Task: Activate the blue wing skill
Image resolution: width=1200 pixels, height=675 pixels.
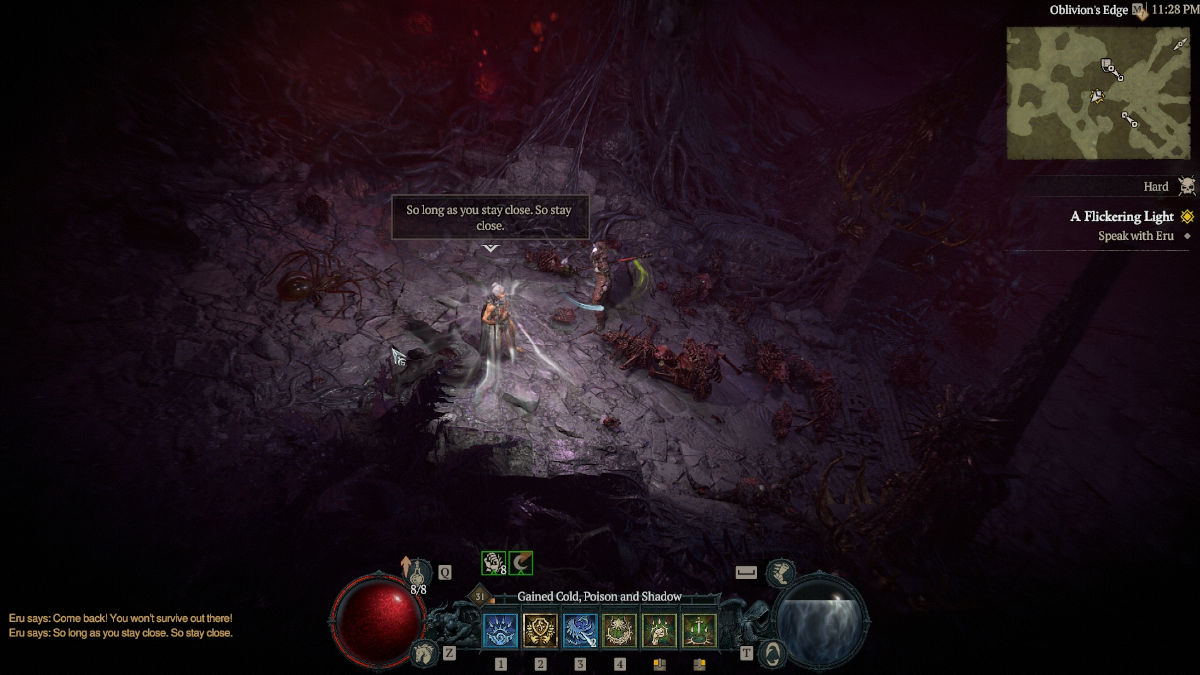Action: click(580, 631)
